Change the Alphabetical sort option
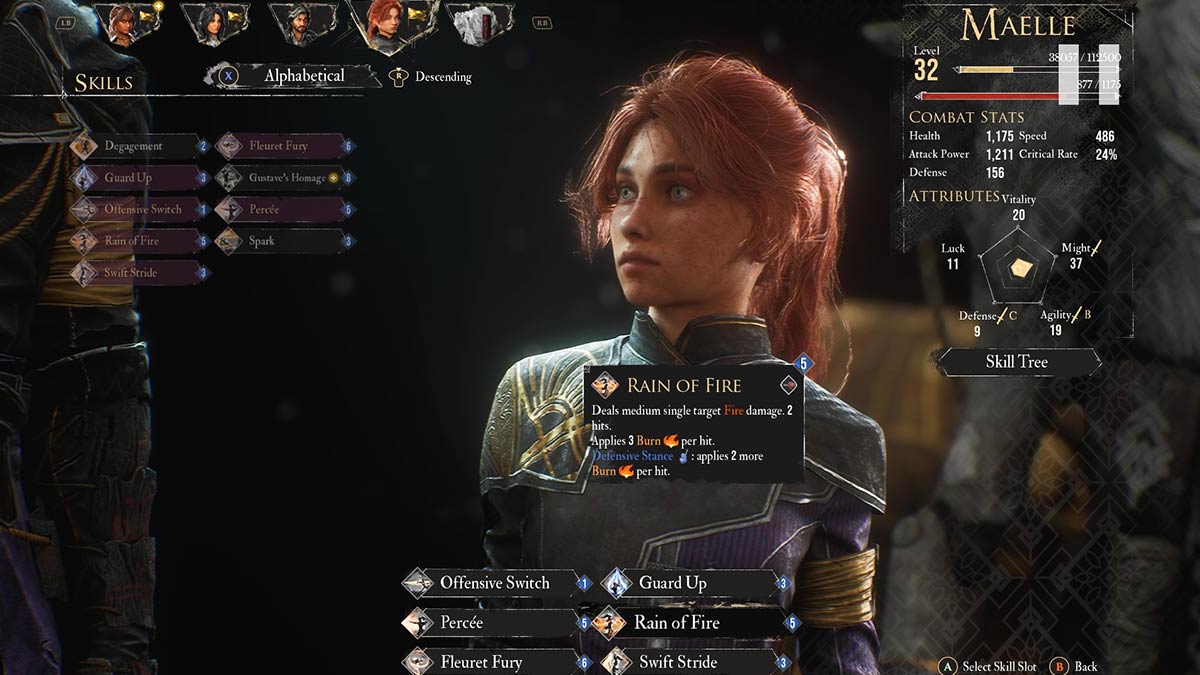Screen dimensions: 1200x675 coord(303,76)
